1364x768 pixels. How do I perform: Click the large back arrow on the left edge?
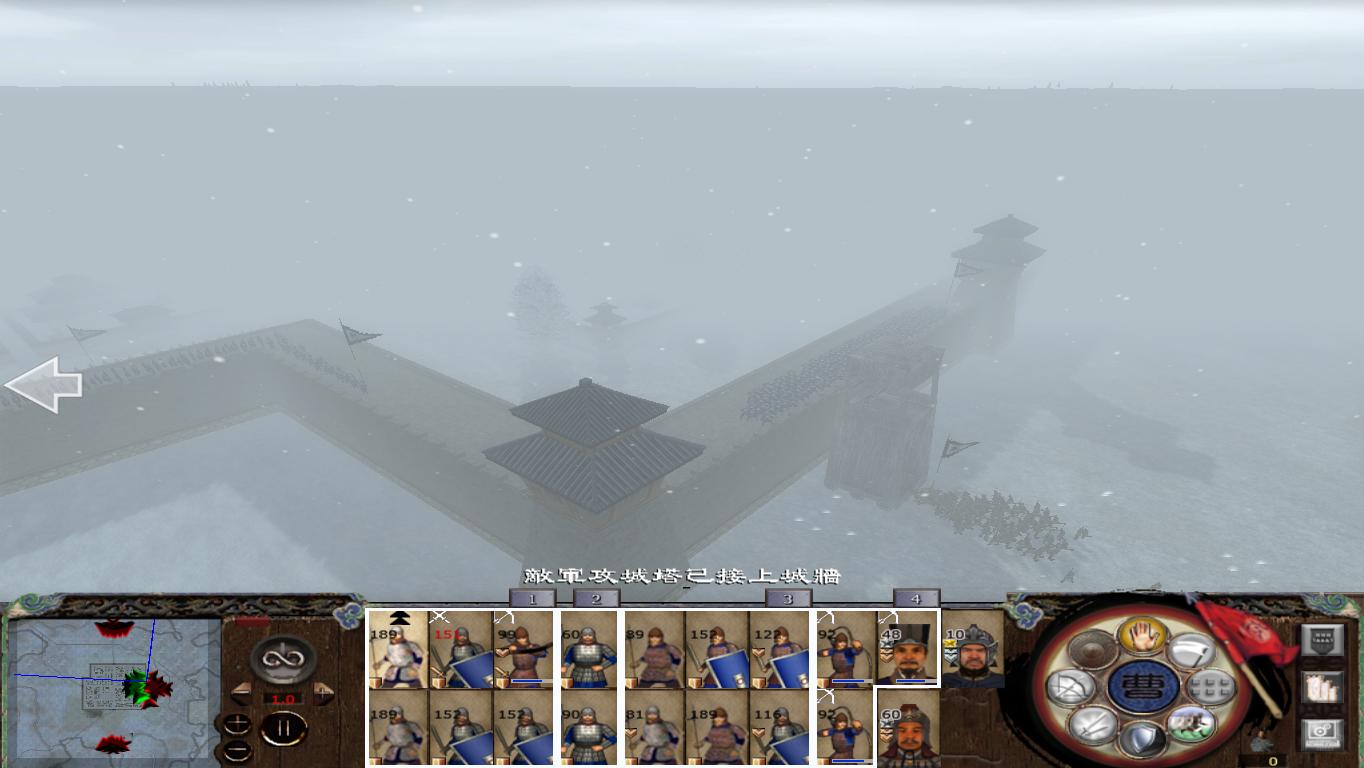pyautogui.click(x=45, y=385)
